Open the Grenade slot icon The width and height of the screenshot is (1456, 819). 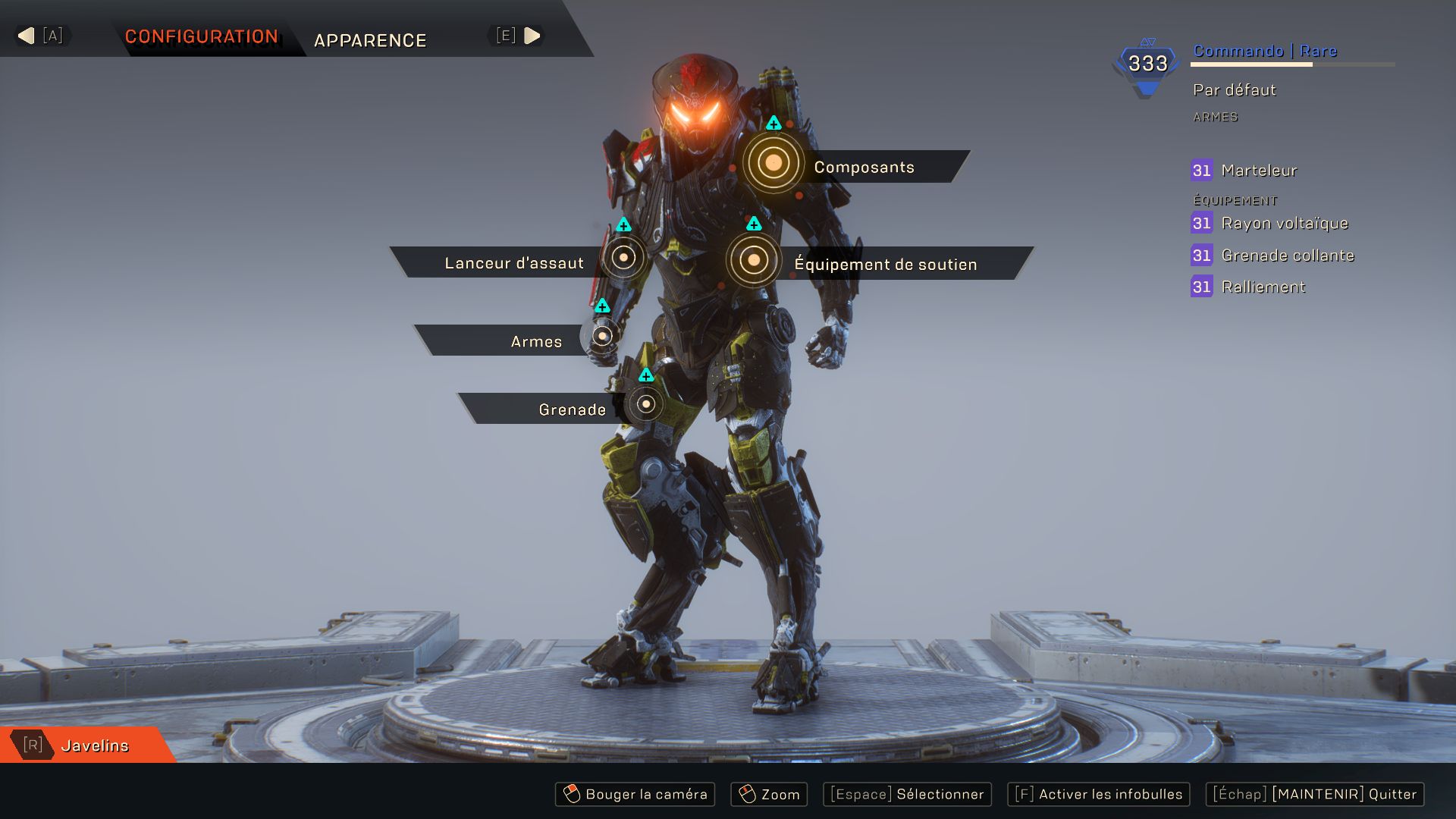[645, 405]
